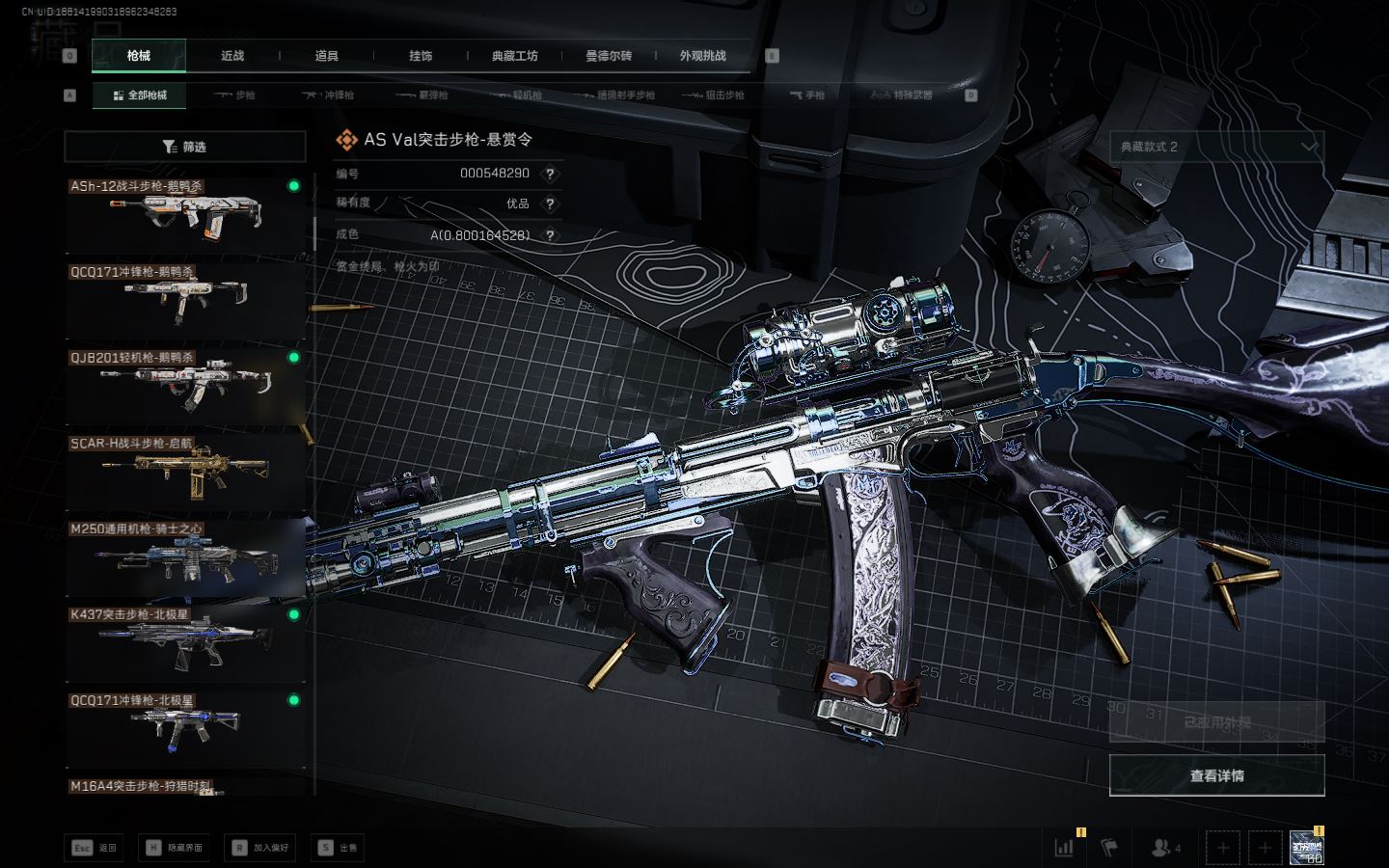Open the player avatar at bottom corner
The height and width of the screenshot is (868, 1389).
[1306, 847]
